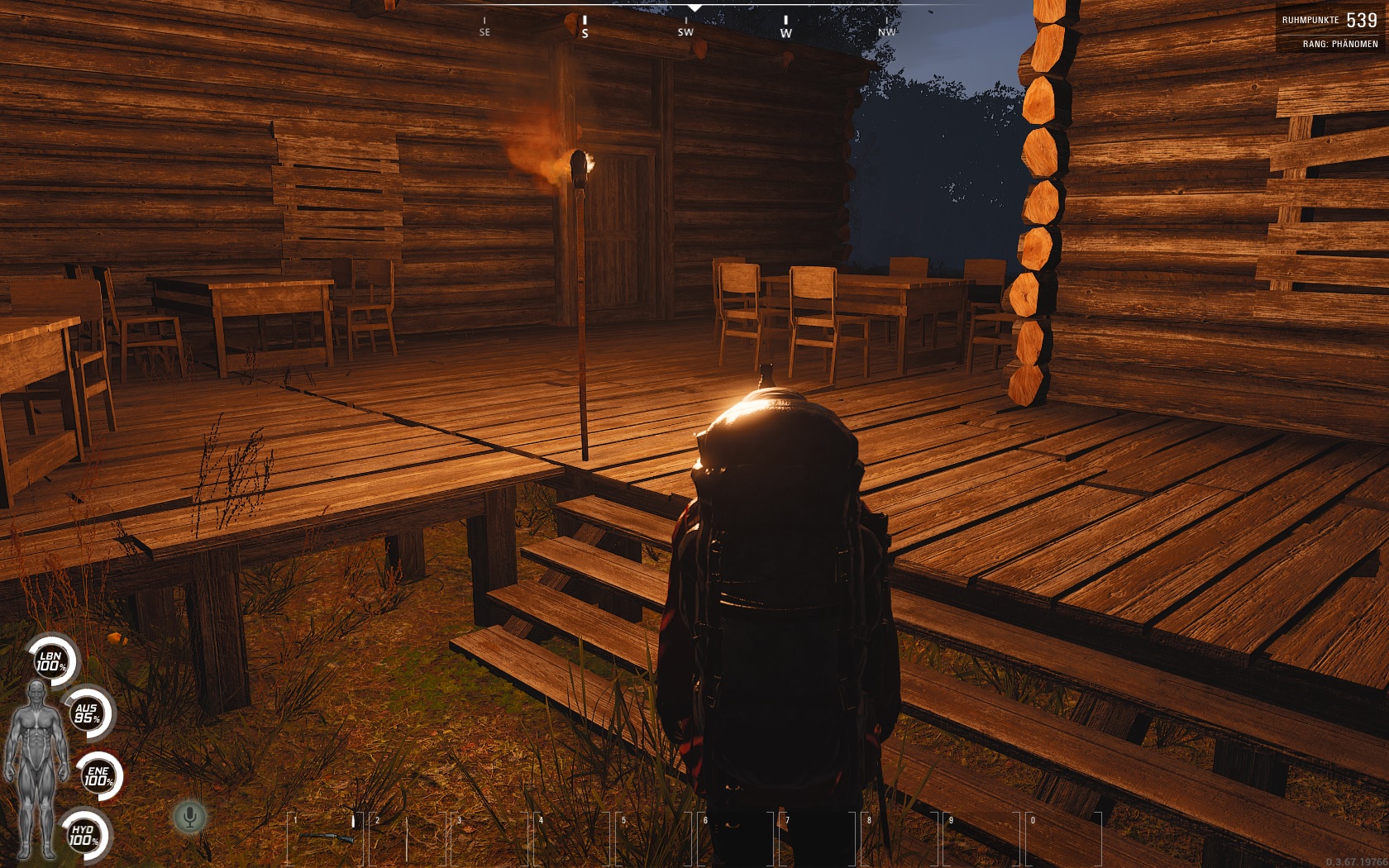This screenshot has height=868, width=1389.
Task: Select hotbar slot numbered 0
Action: click(x=1062, y=838)
